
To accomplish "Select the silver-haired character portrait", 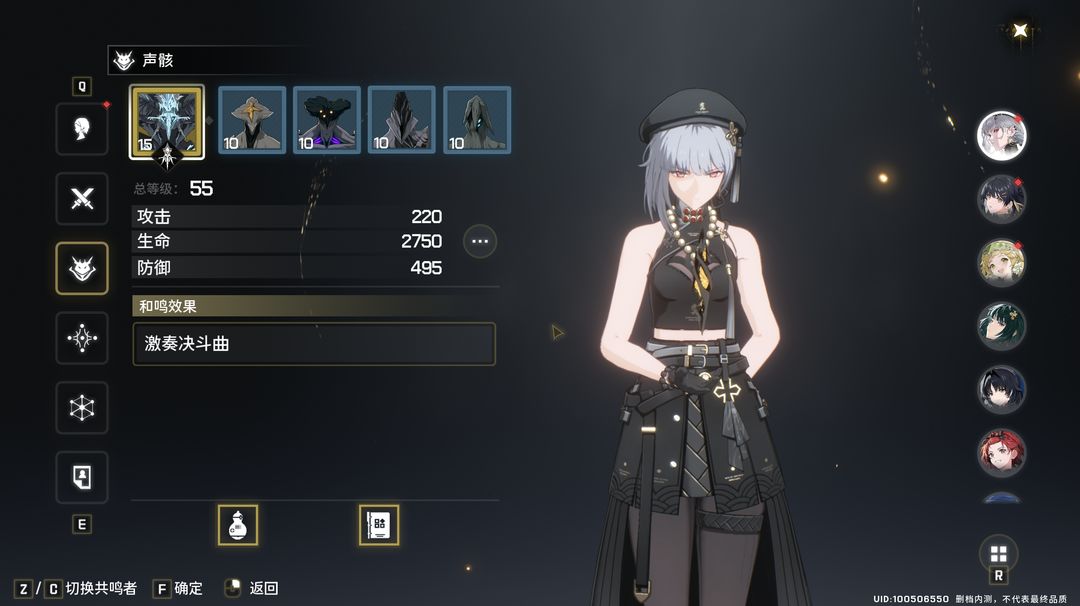I will pyautogui.click(x=1001, y=135).
